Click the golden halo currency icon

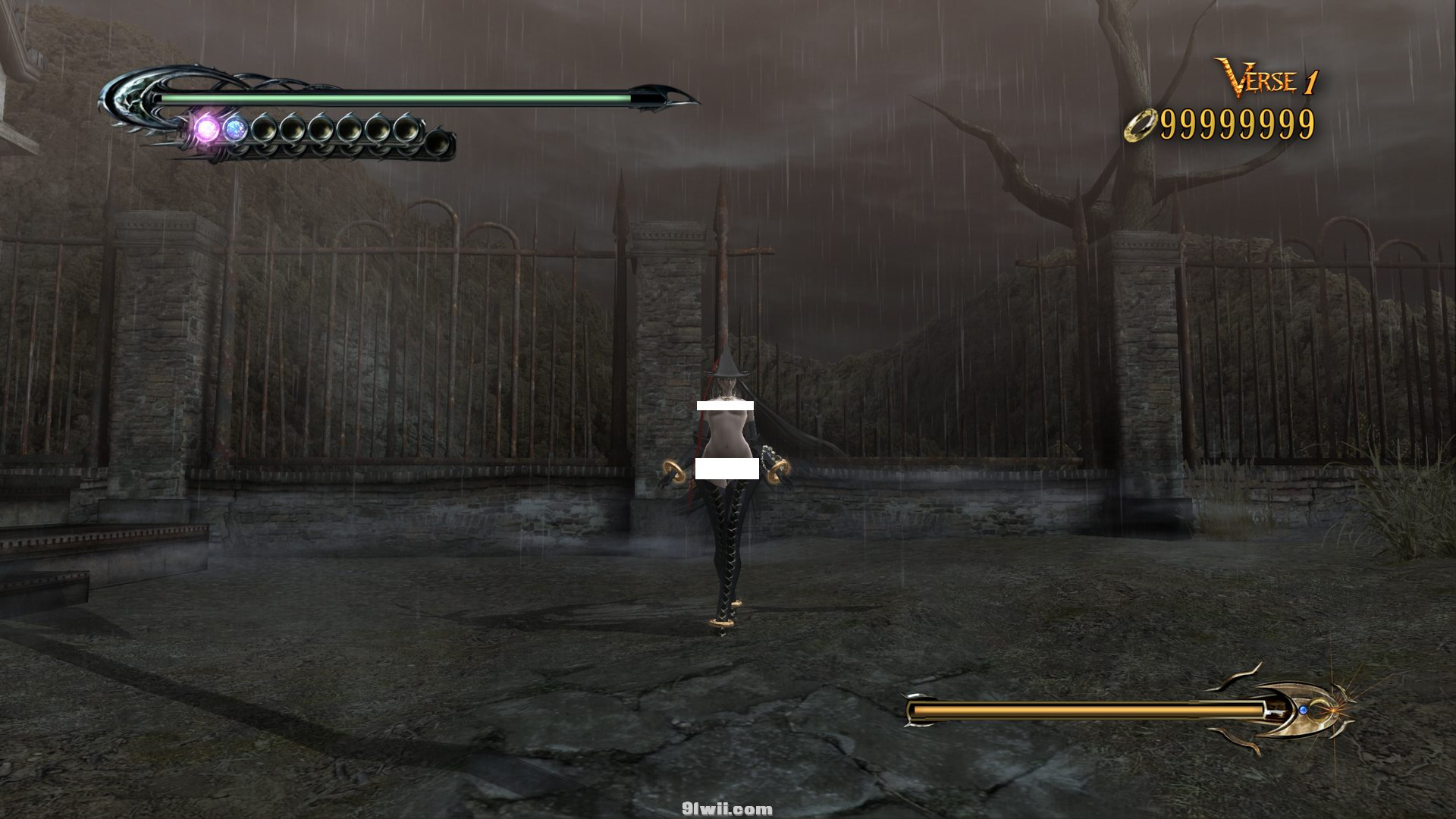tap(1141, 124)
